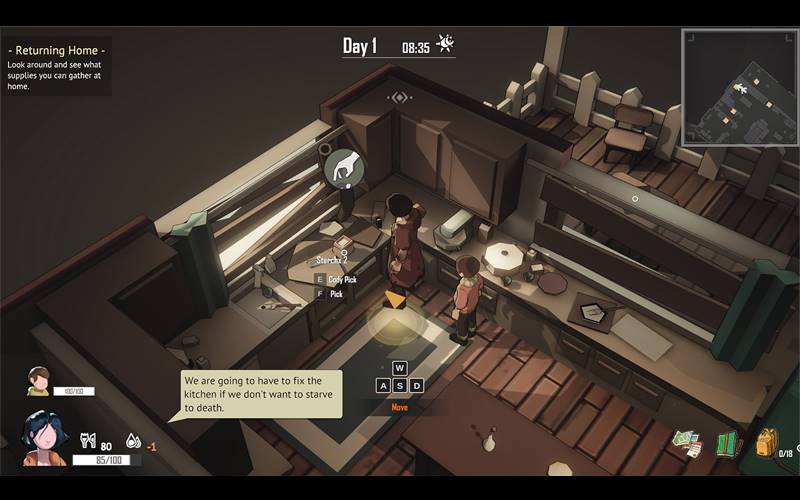Screen dimensions: 800x500
Task: Select the child companion's portrait
Action: (38, 380)
